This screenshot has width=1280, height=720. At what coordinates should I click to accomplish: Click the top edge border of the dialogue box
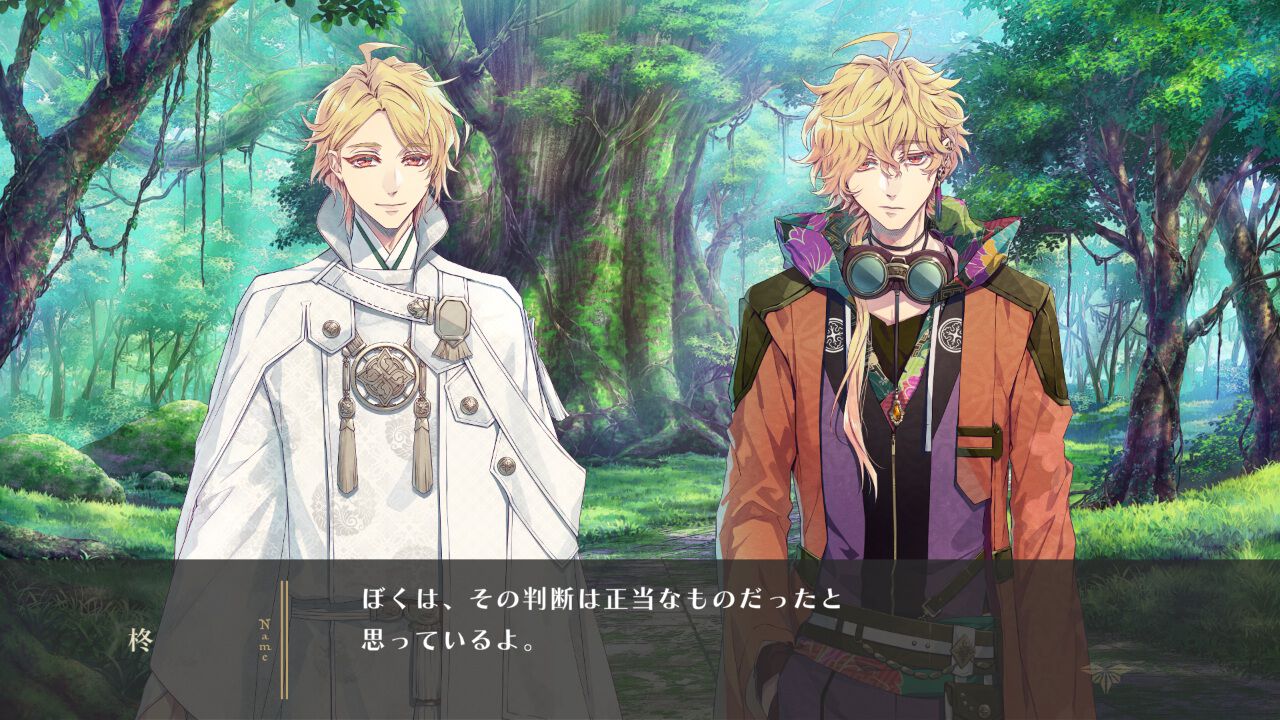[640, 563]
